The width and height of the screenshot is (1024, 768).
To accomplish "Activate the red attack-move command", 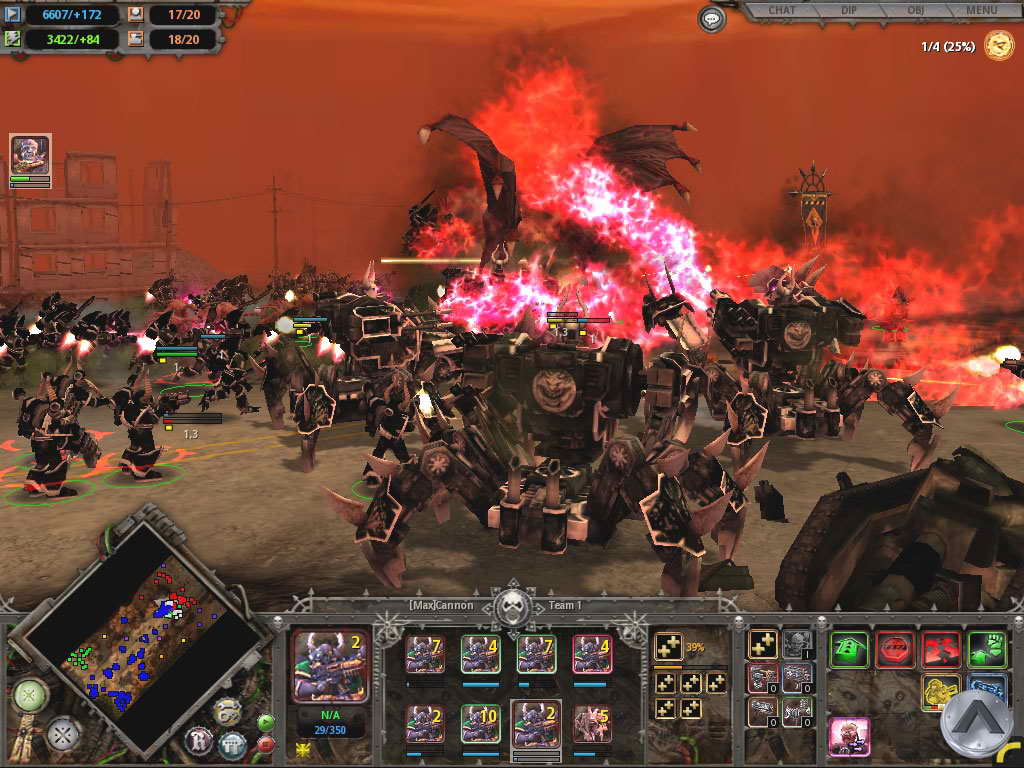I will [941, 649].
